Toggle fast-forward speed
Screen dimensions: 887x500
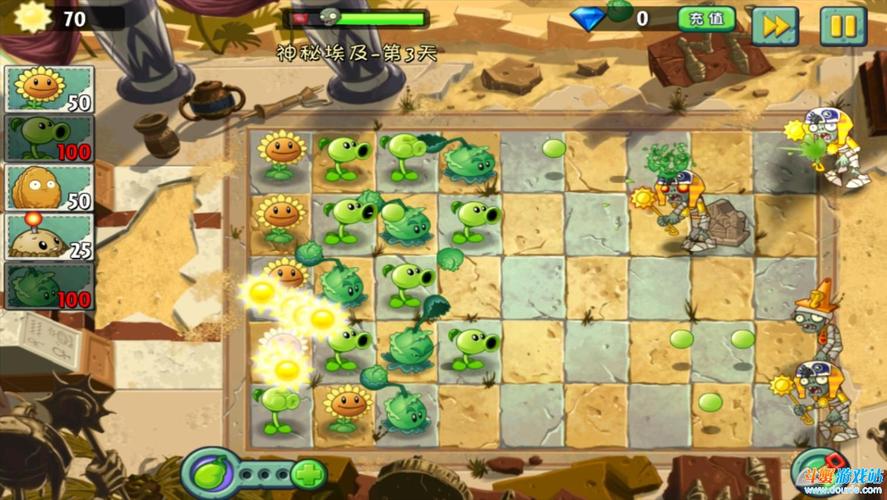[x=774, y=26]
